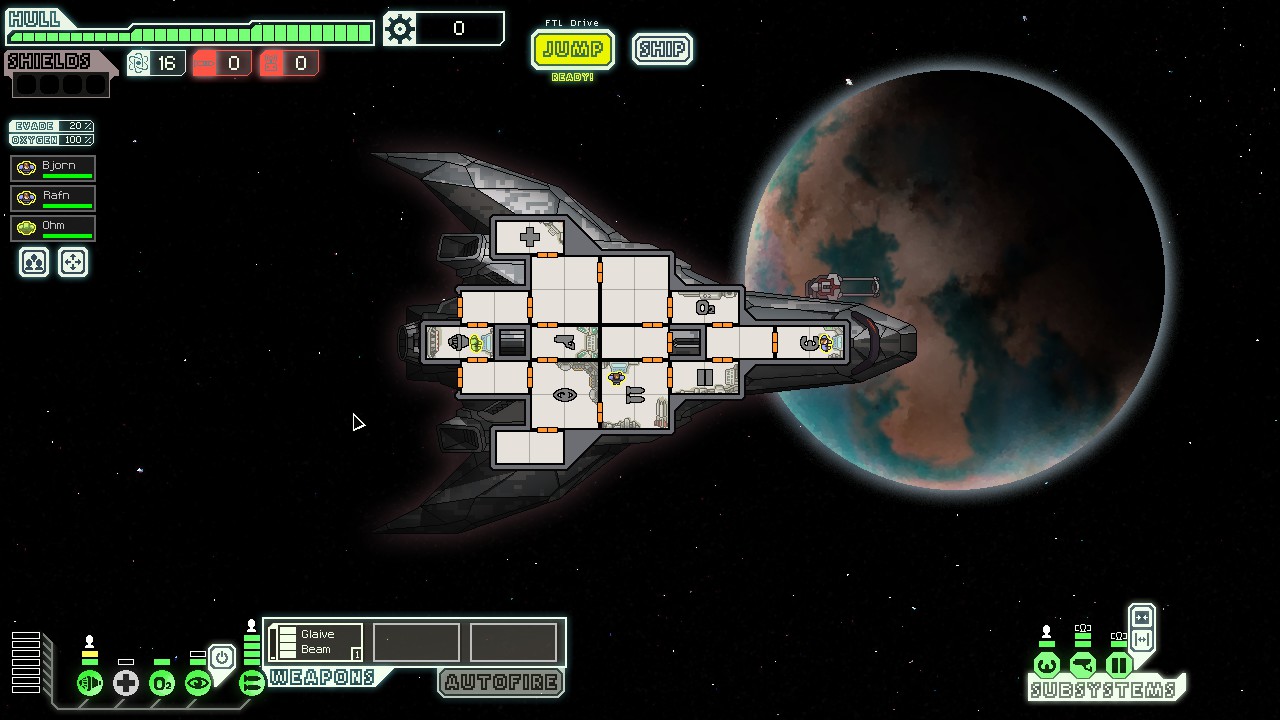Viewport: 1280px width, 720px height.
Task: Select the medbay system icon
Action: pos(126,683)
